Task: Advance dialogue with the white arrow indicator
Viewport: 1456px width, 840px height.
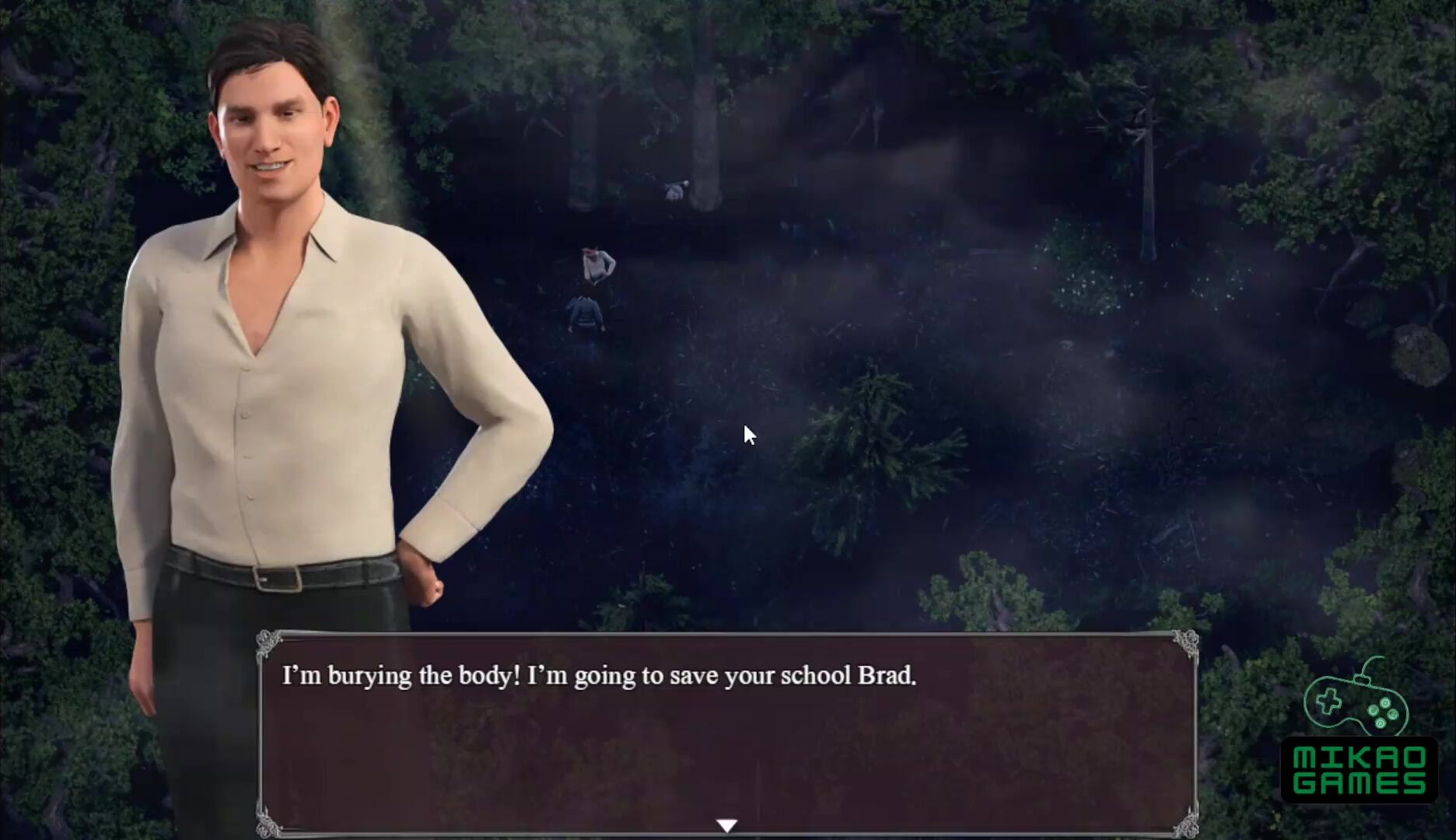Action: [x=726, y=825]
